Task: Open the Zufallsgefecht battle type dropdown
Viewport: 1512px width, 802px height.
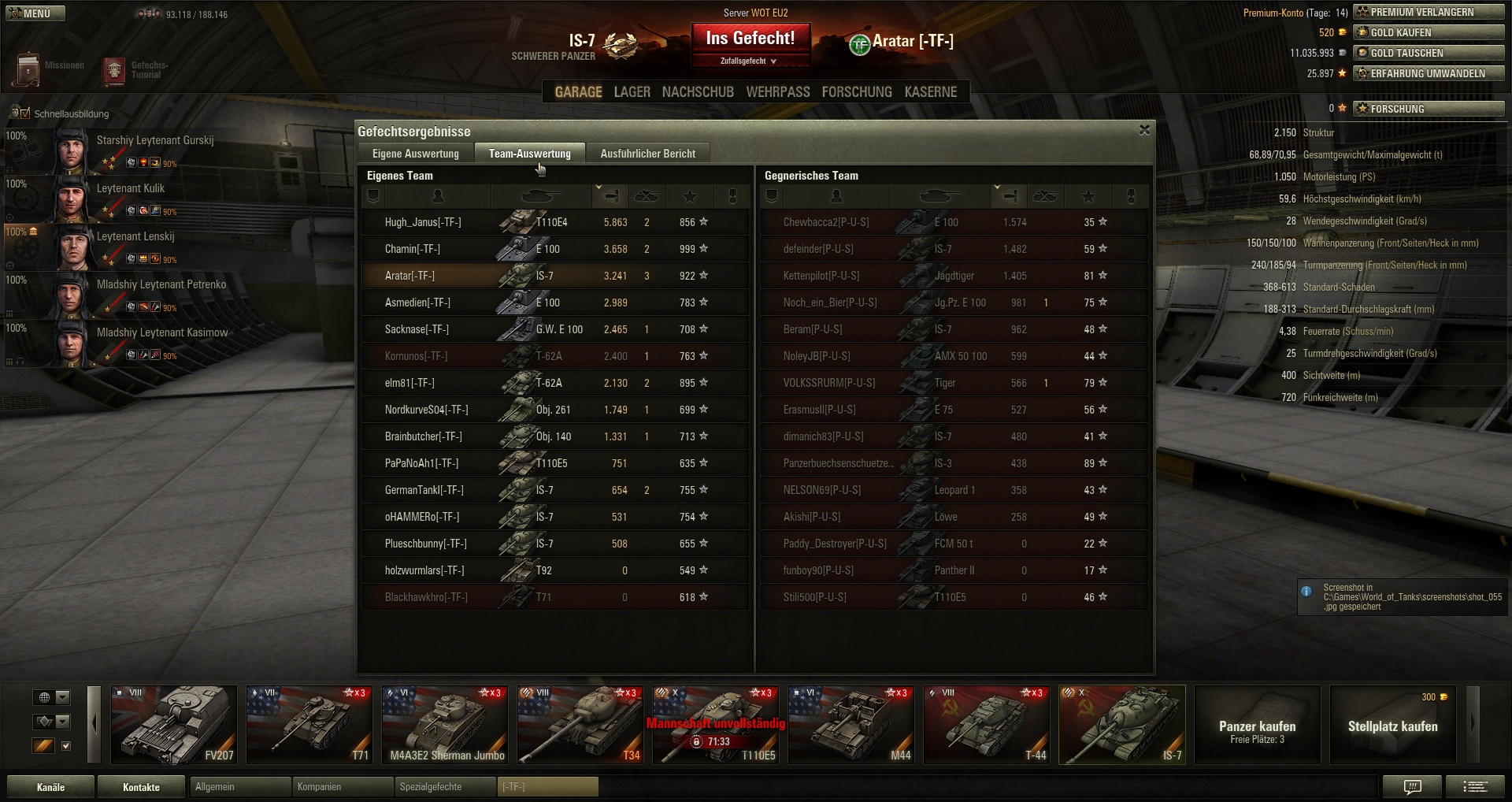Action: click(748, 61)
